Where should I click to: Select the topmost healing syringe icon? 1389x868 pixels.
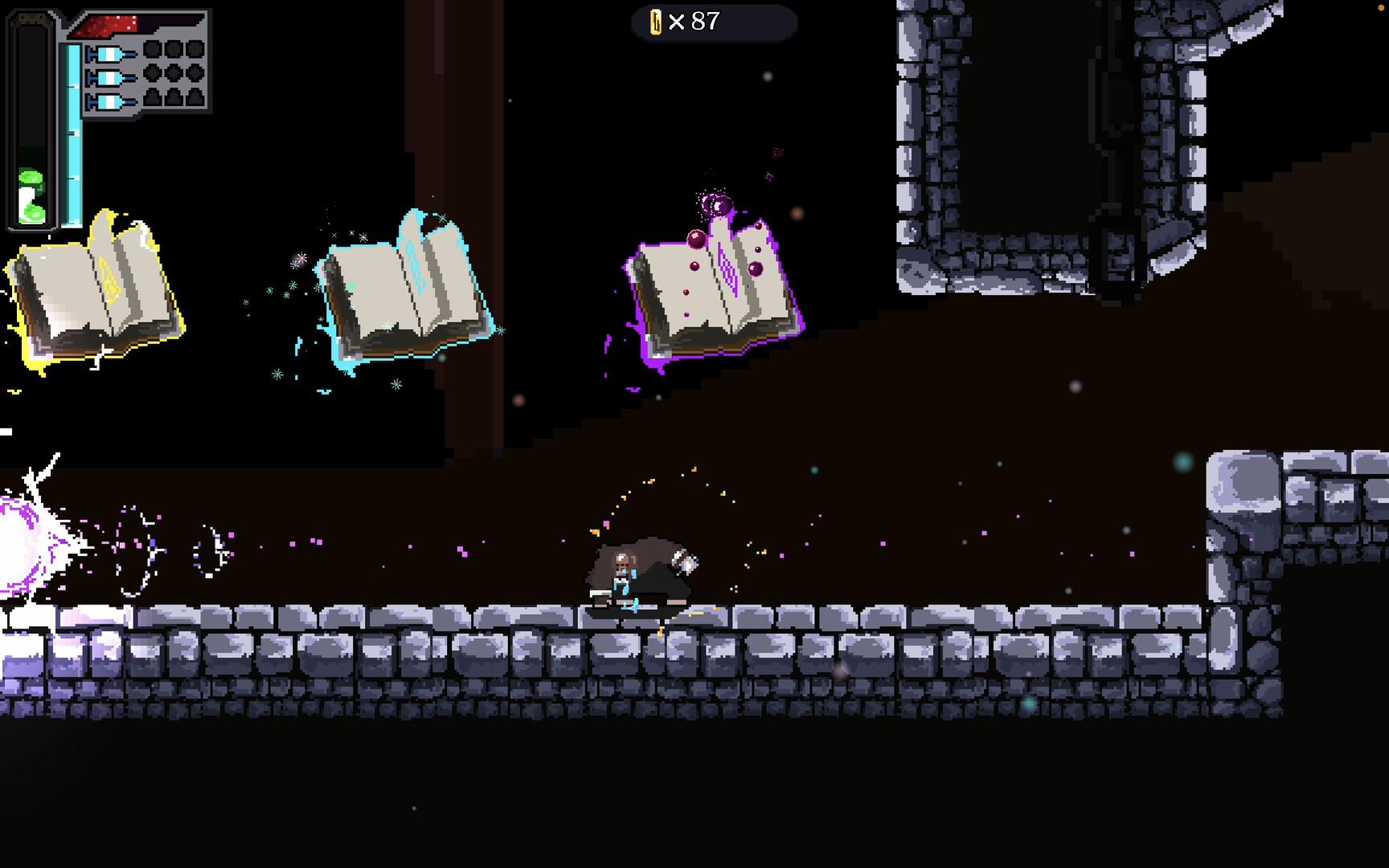click(110, 55)
